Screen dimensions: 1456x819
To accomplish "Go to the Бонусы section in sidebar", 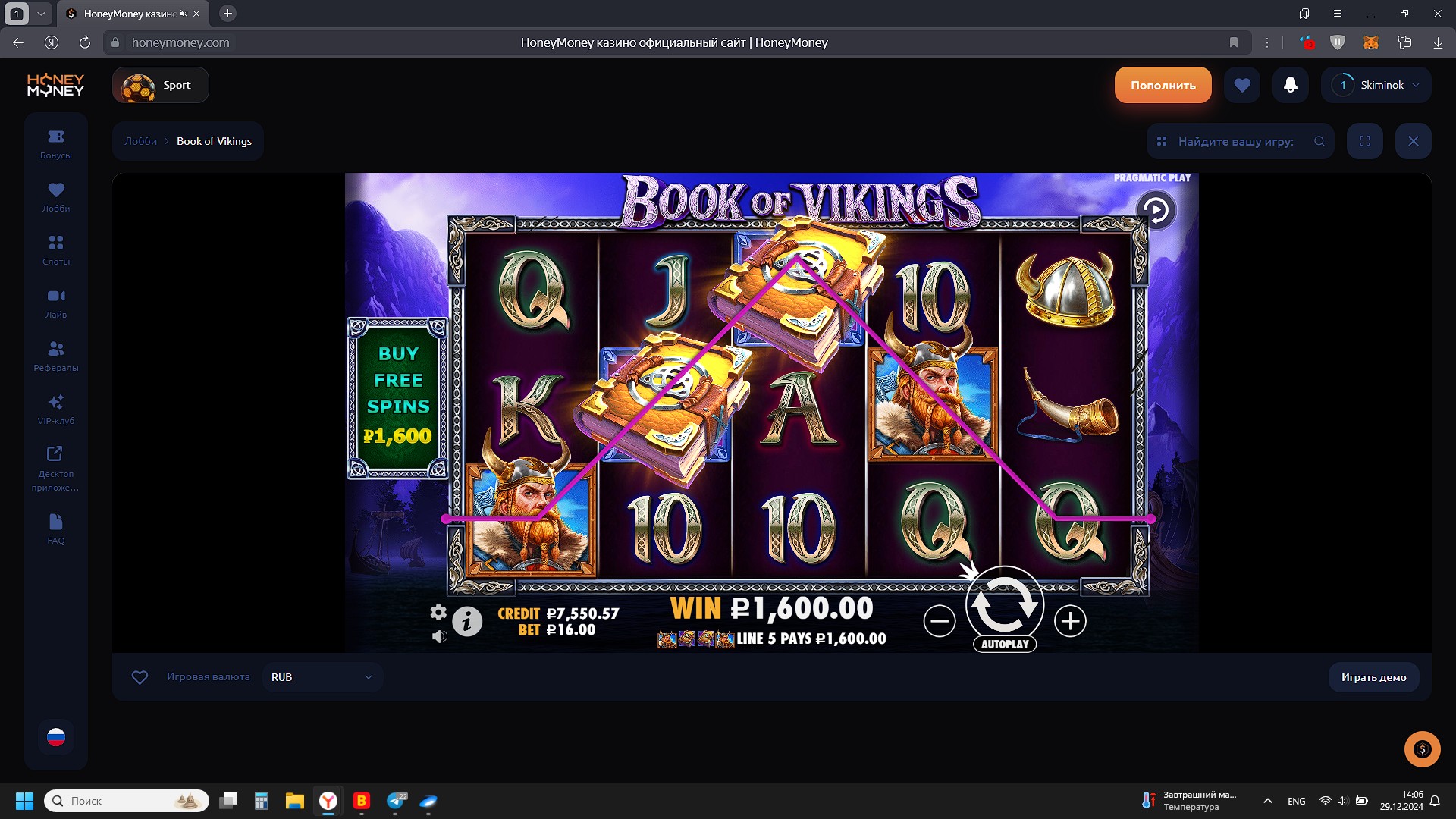I will tap(56, 143).
